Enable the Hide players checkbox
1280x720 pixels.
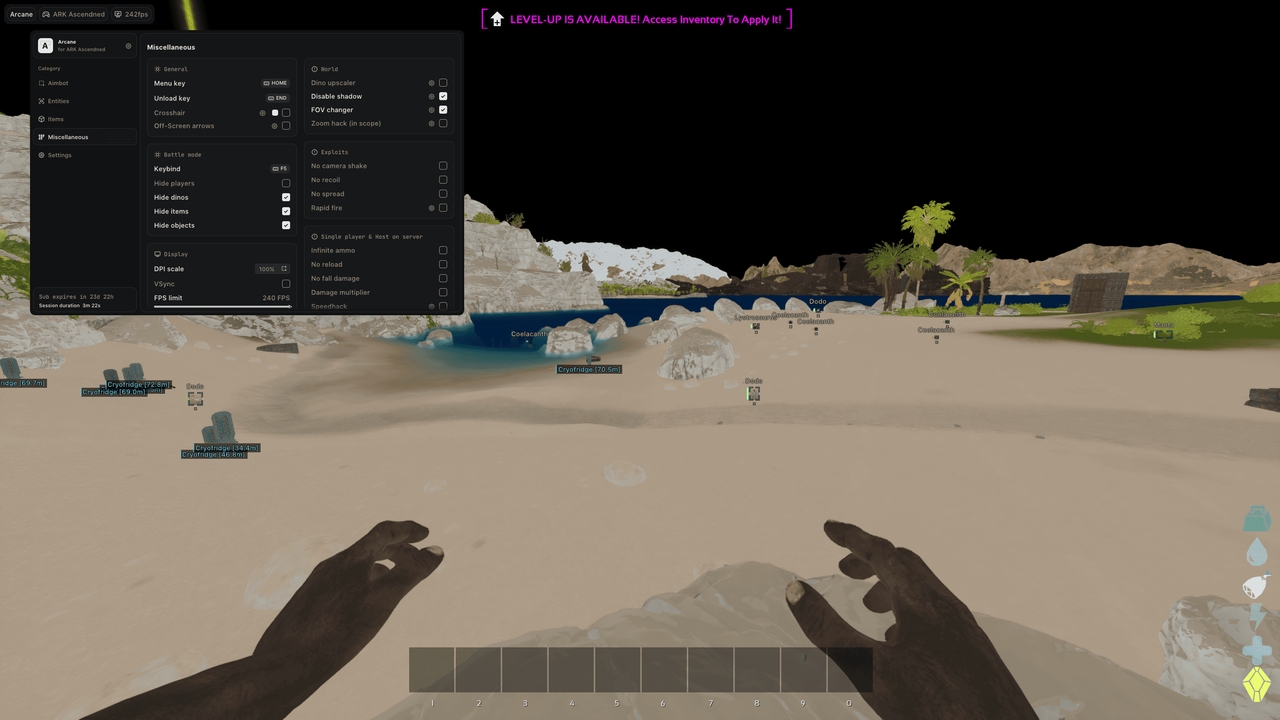pos(285,183)
